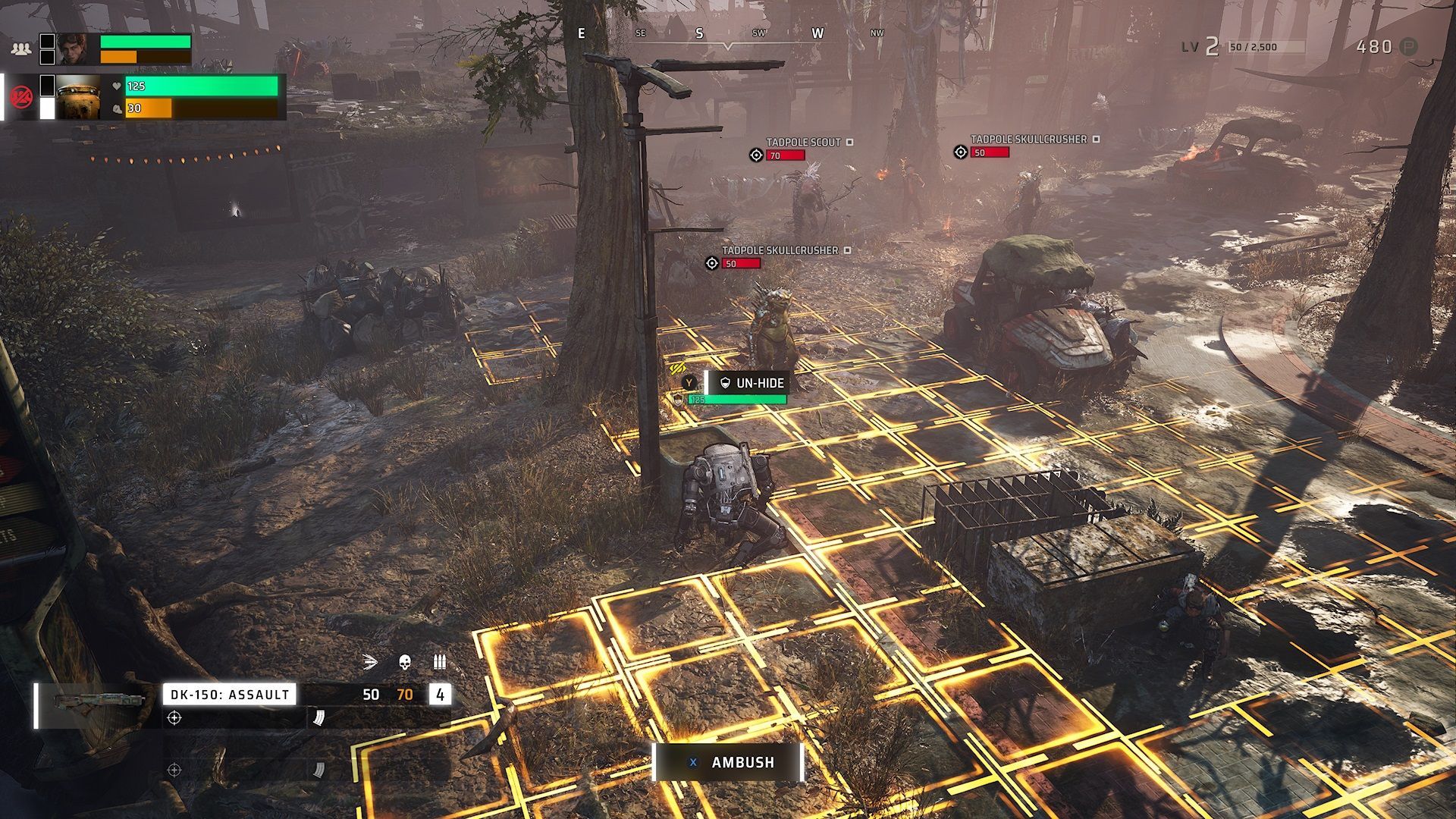
Task: Toggle the white squad group icon
Action: [21, 49]
